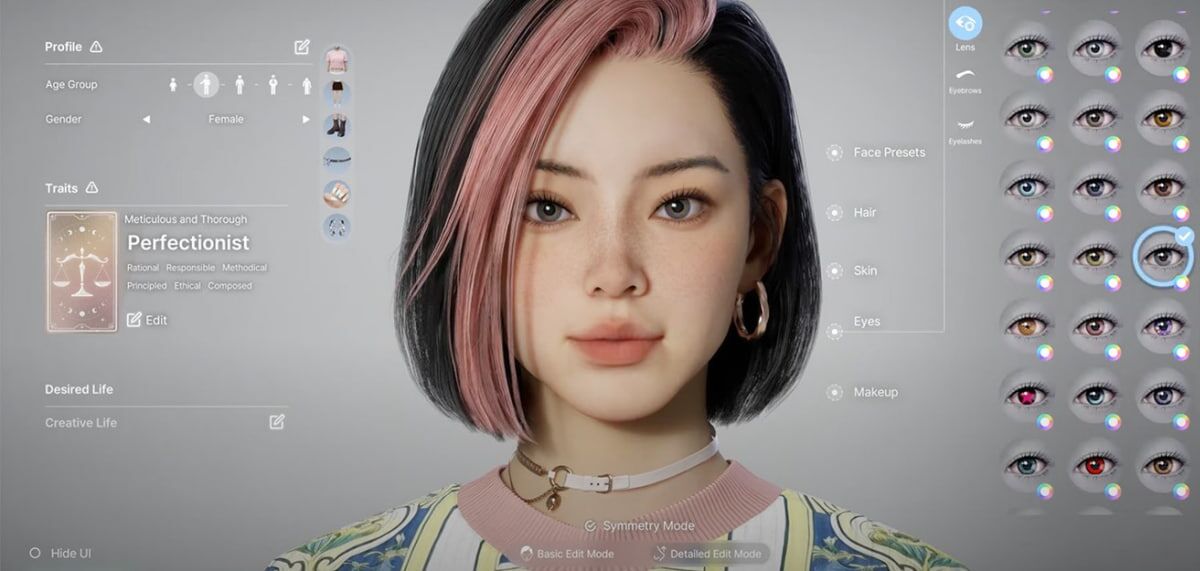The height and width of the screenshot is (571, 1200).
Task: Change the Creative Life desired life
Action: tap(277, 422)
